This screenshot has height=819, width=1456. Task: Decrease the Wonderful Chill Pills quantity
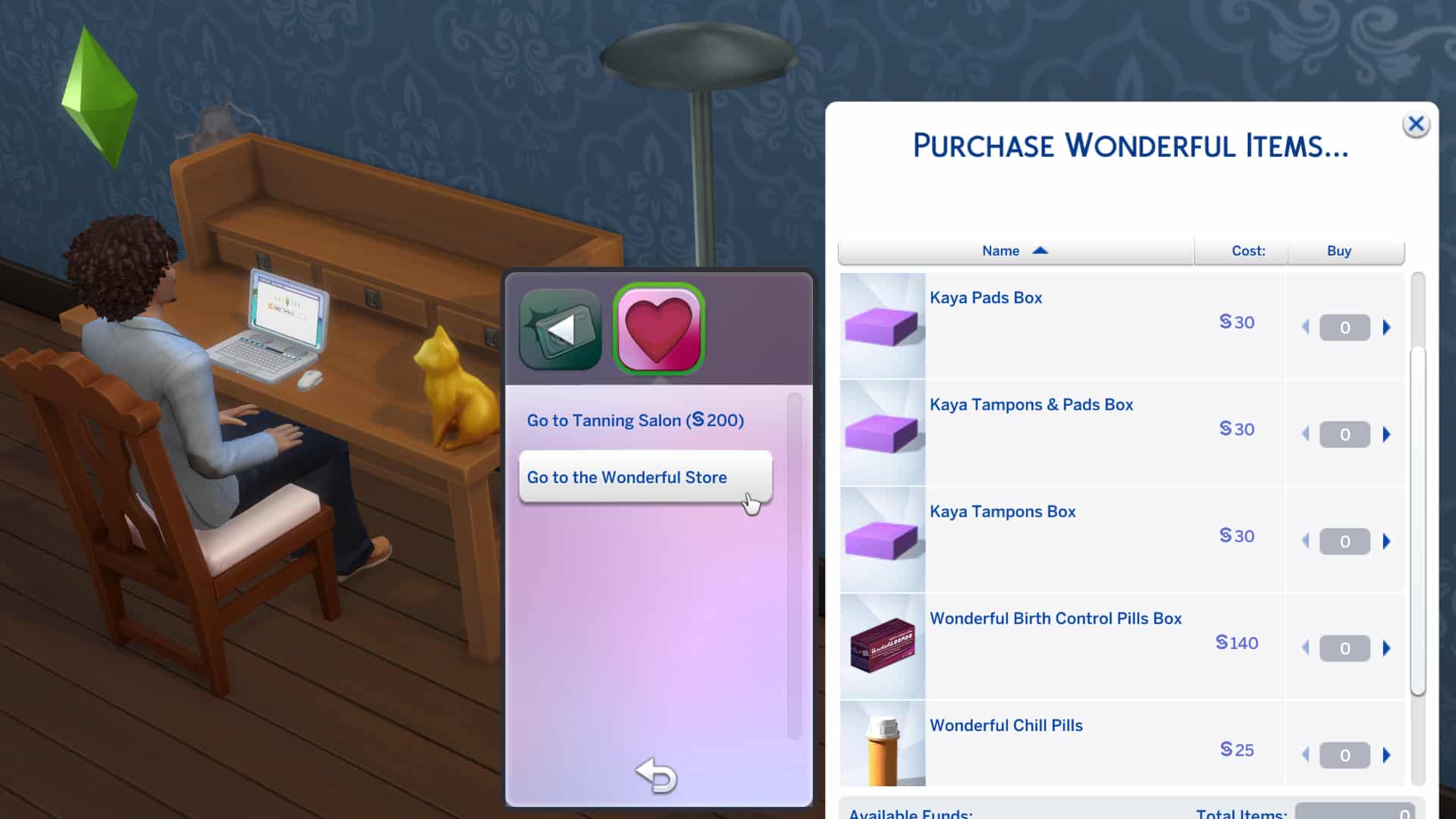(x=1306, y=755)
